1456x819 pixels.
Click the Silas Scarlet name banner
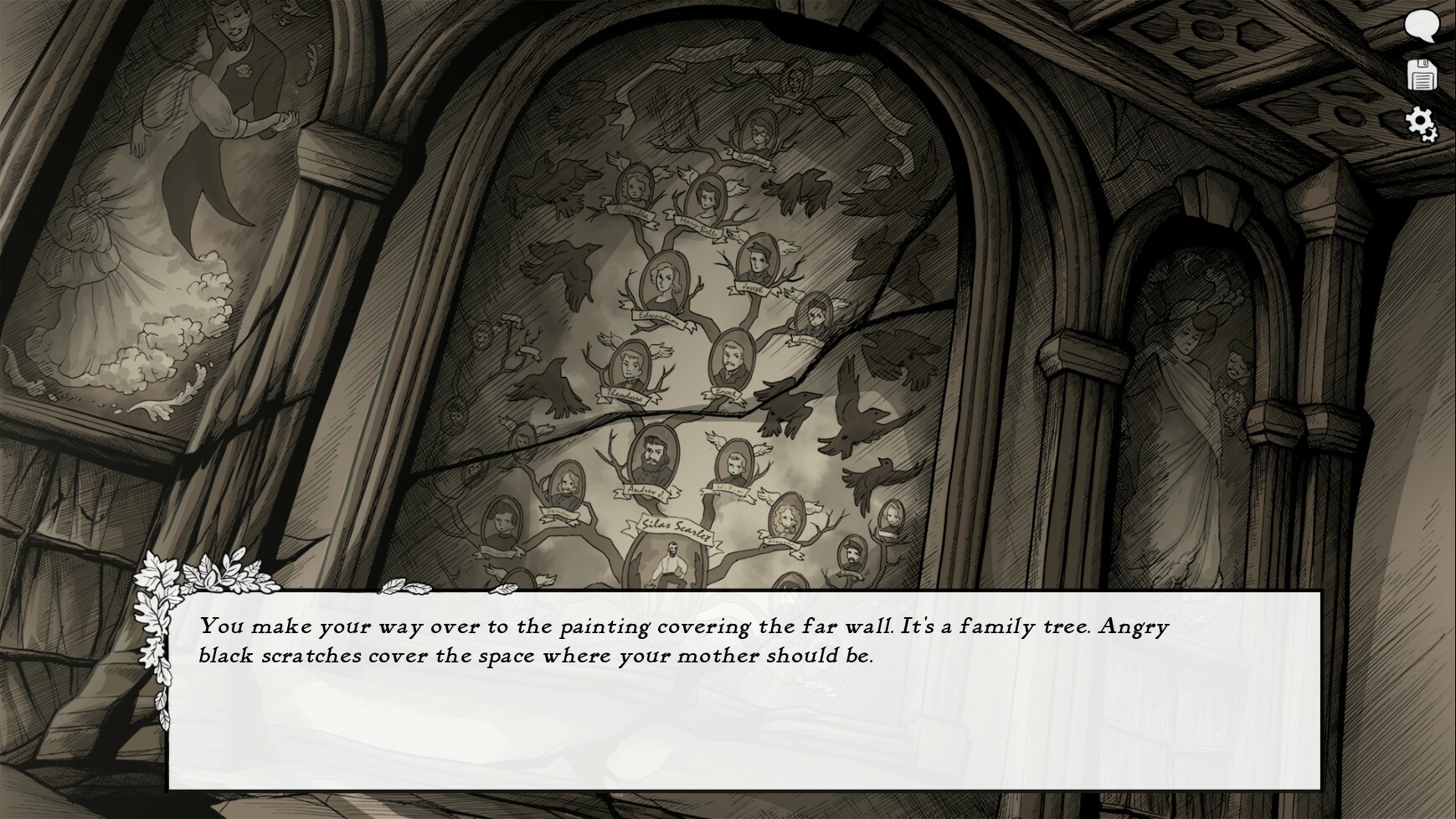pos(676,528)
